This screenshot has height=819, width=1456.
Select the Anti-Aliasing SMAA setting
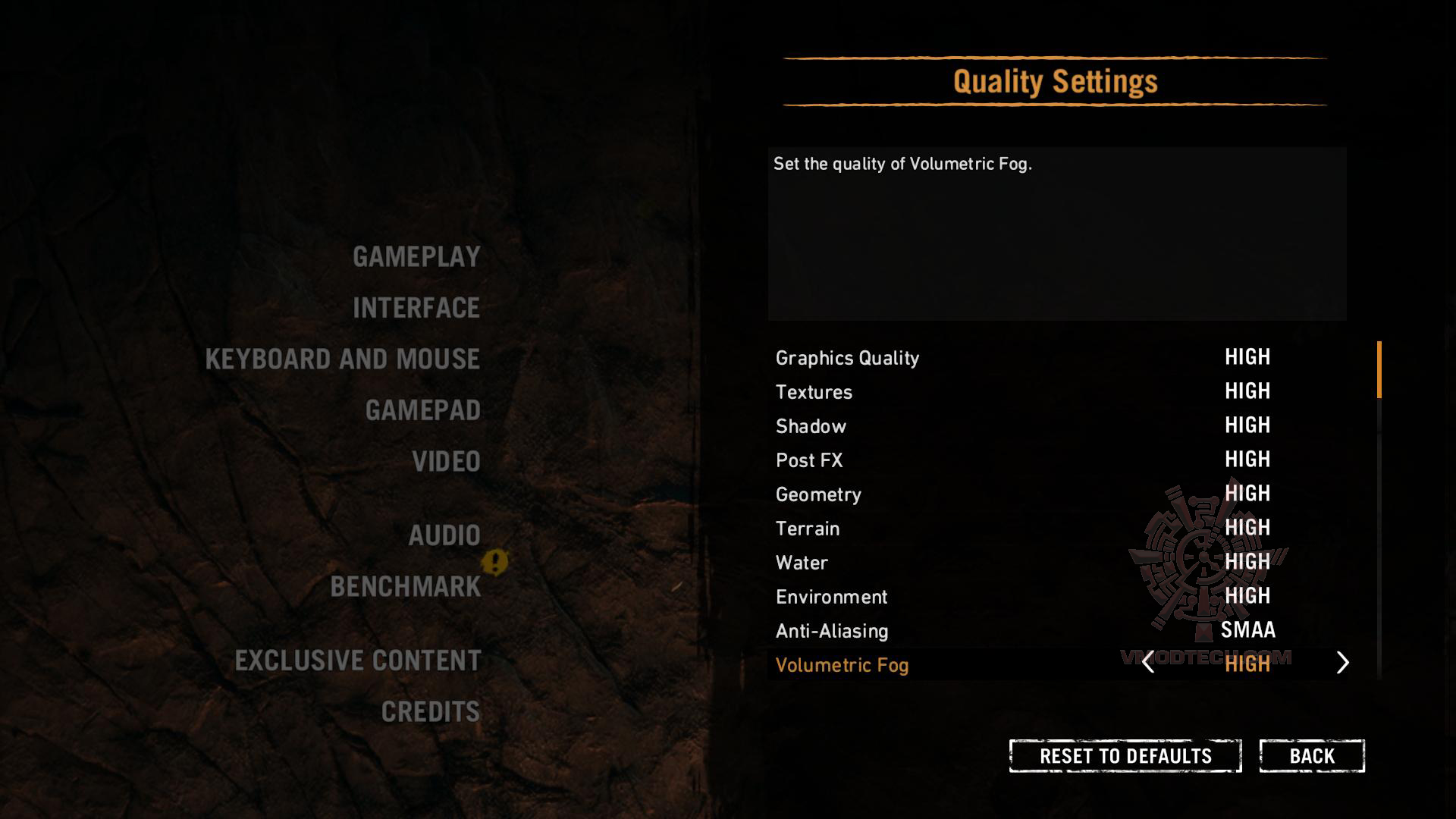click(832, 630)
